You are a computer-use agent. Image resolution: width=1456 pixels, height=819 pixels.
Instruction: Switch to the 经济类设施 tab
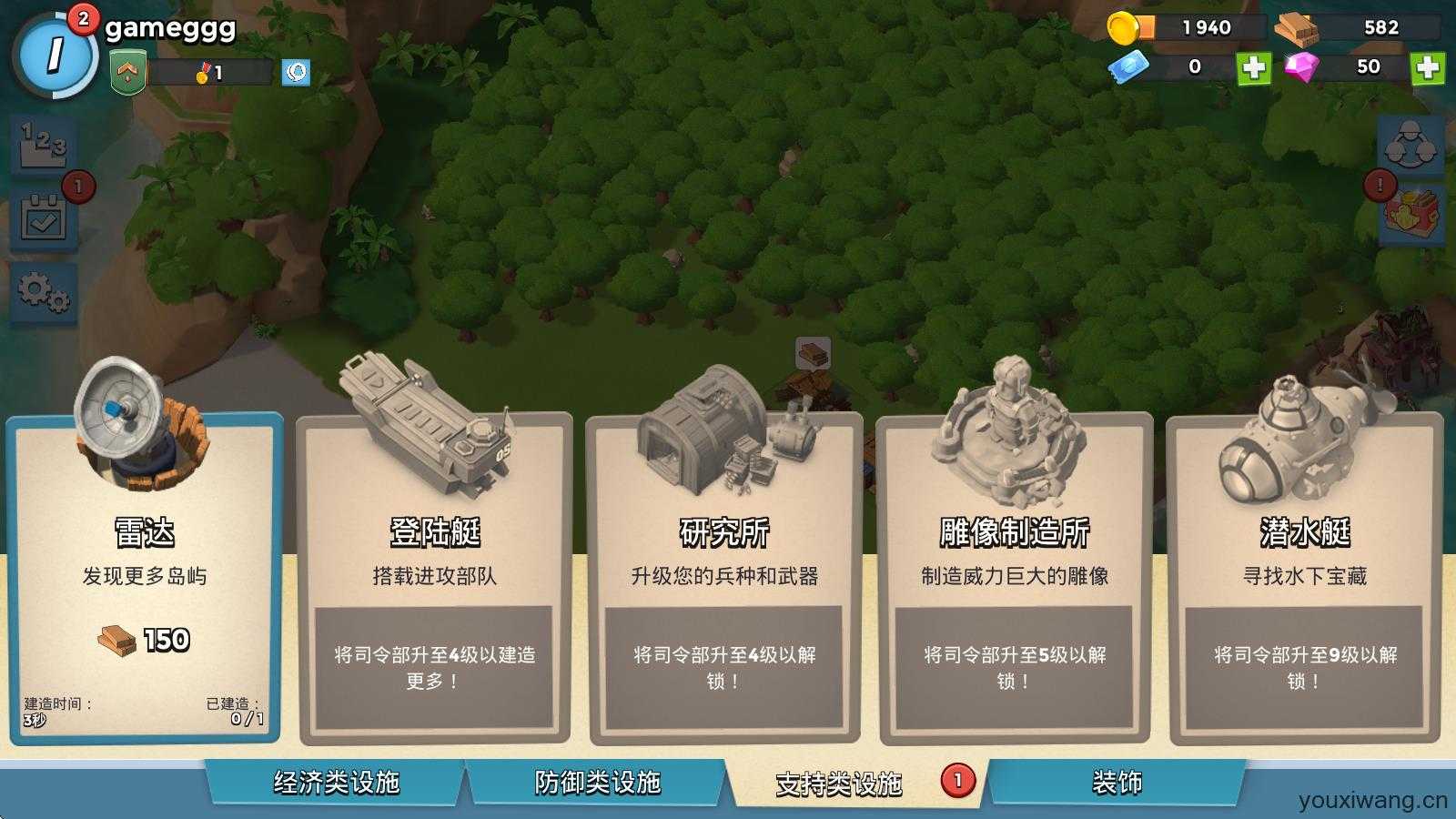339,780
